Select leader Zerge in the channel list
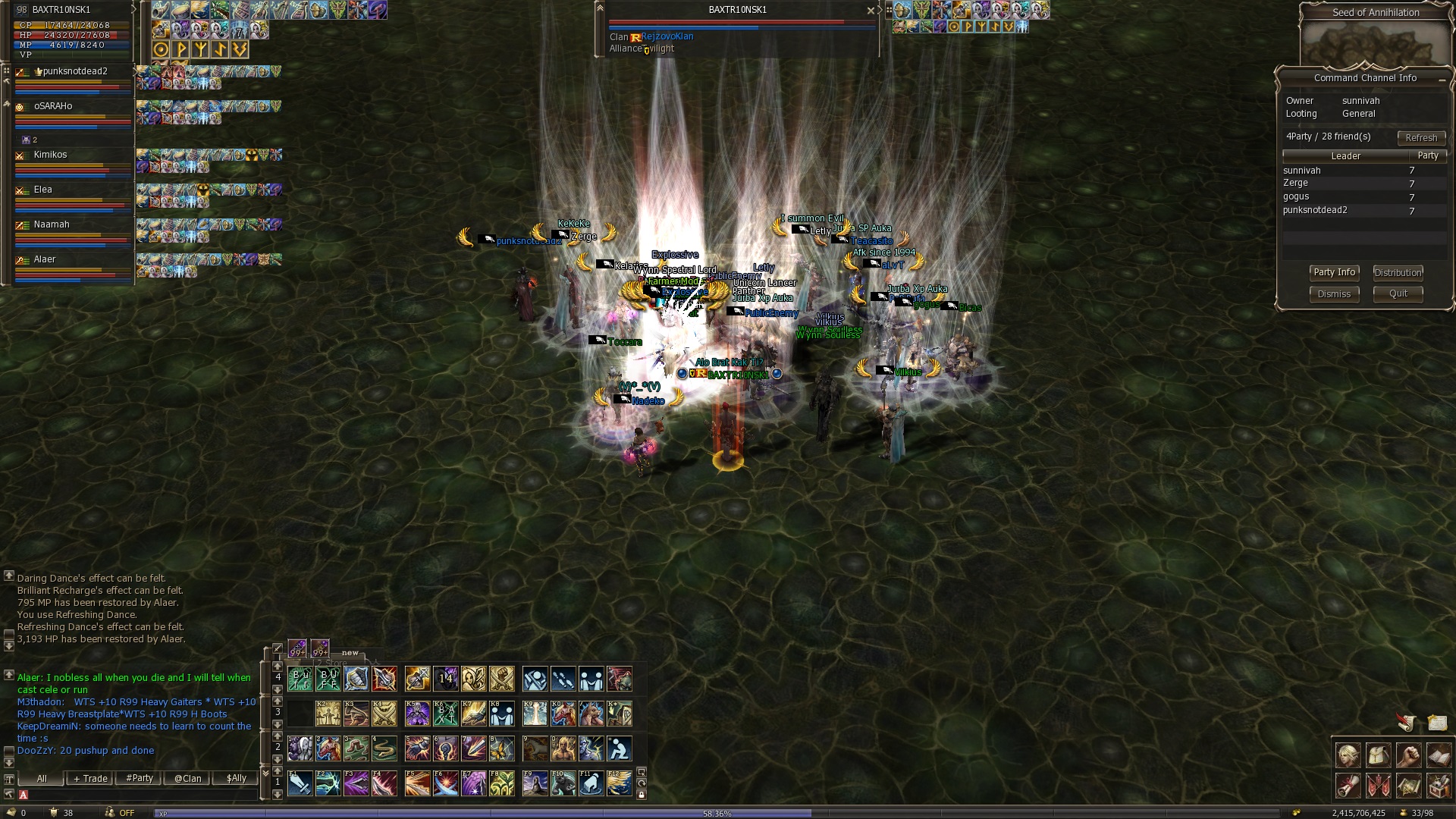Screen dimensions: 1456x819 click(1295, 184)
